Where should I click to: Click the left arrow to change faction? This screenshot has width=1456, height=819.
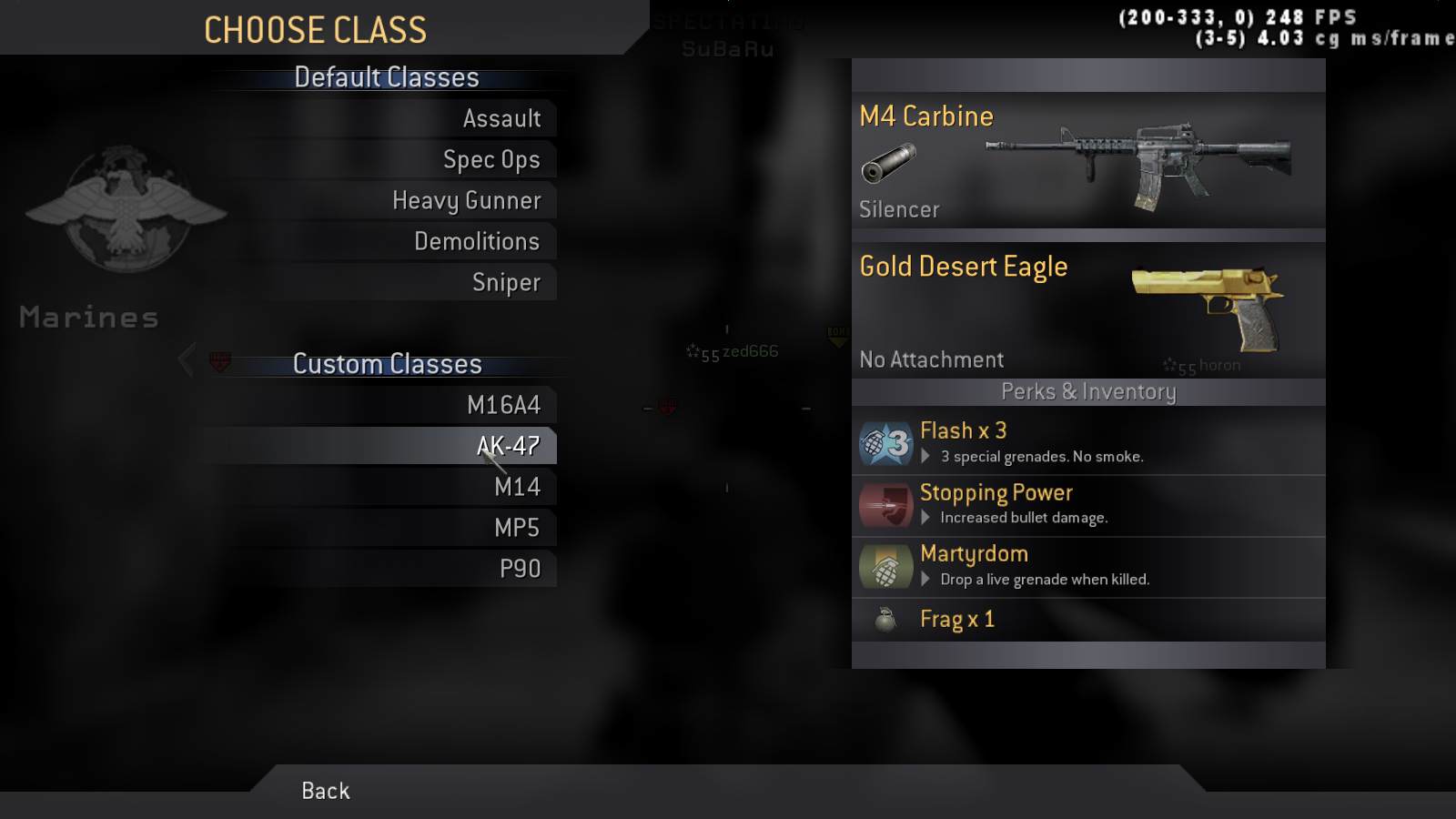(x=186, y=360)
